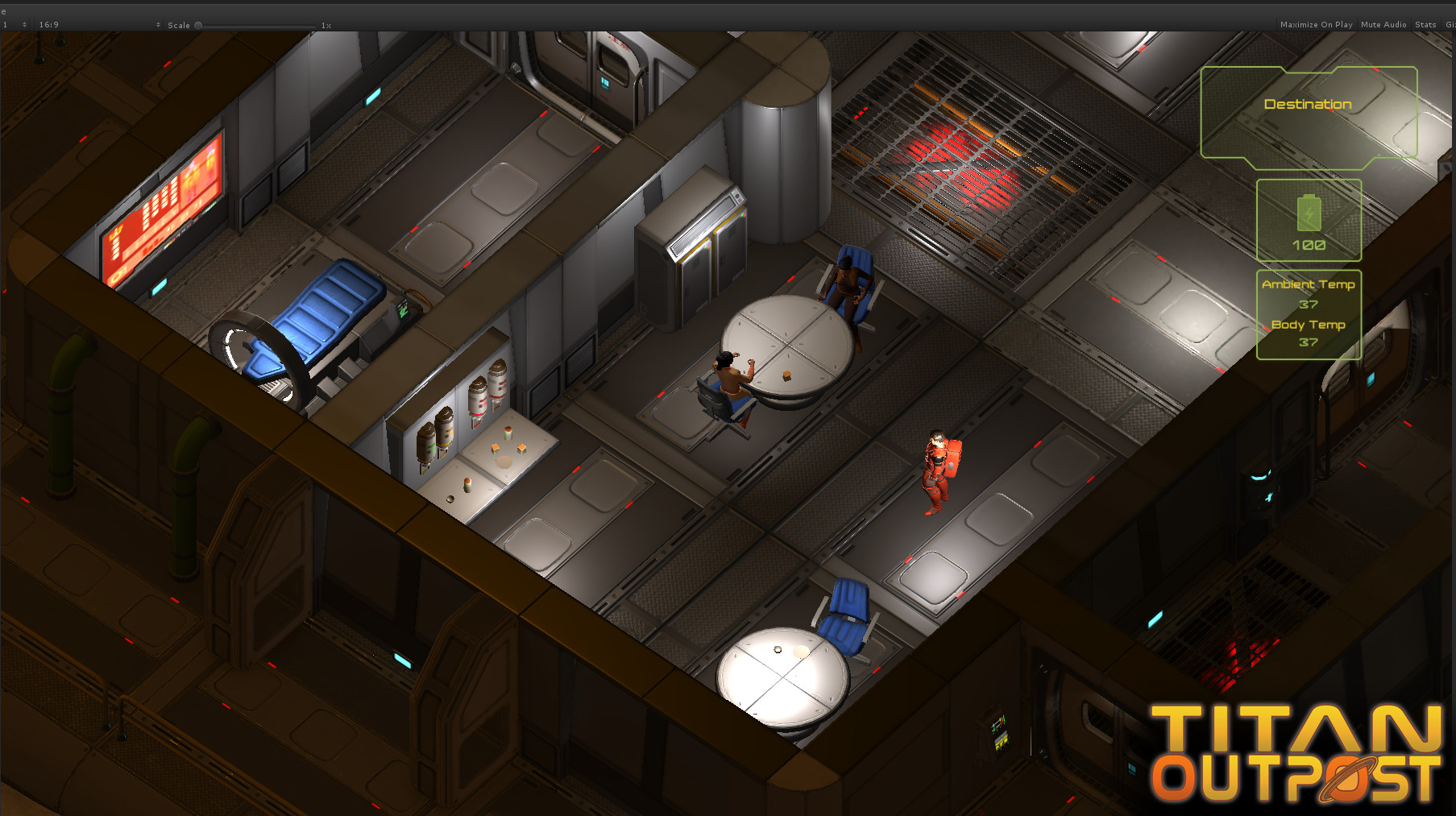Open the Gizmos dropdown
This screenshot has width=1456, height=816.
[1450, 24]
